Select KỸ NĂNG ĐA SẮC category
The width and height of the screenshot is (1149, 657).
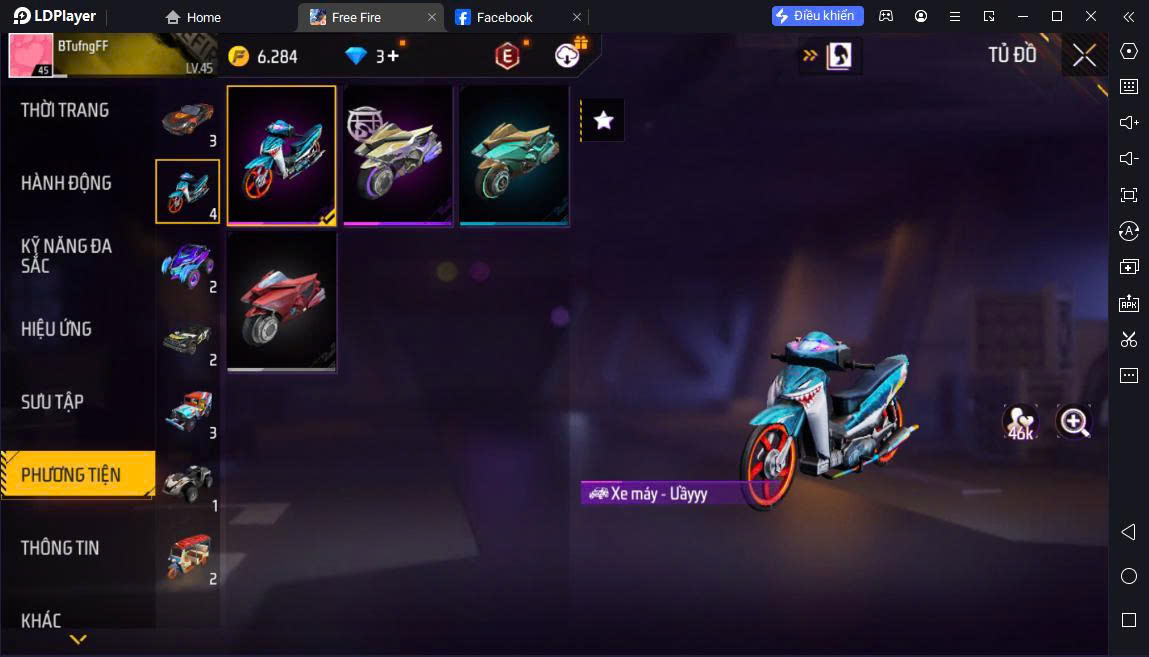[x=66, y=256]
